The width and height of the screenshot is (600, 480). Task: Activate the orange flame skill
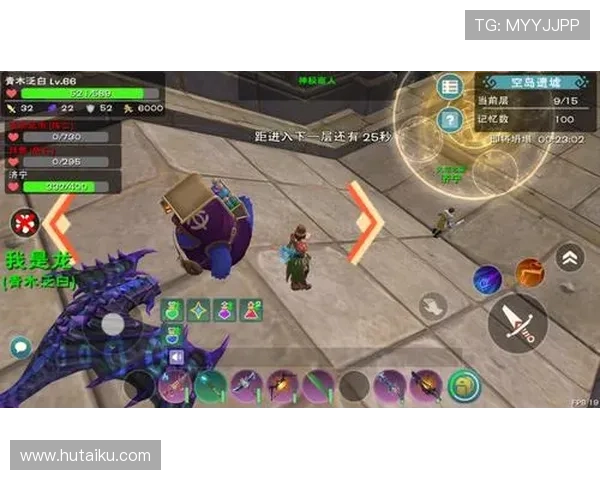pos(529,273)
